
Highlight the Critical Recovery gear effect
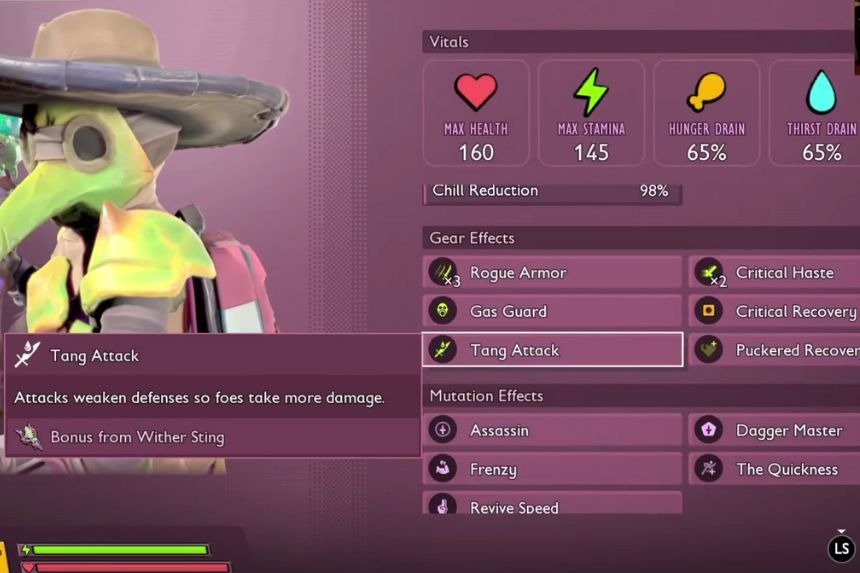click(x=774, y=311)
